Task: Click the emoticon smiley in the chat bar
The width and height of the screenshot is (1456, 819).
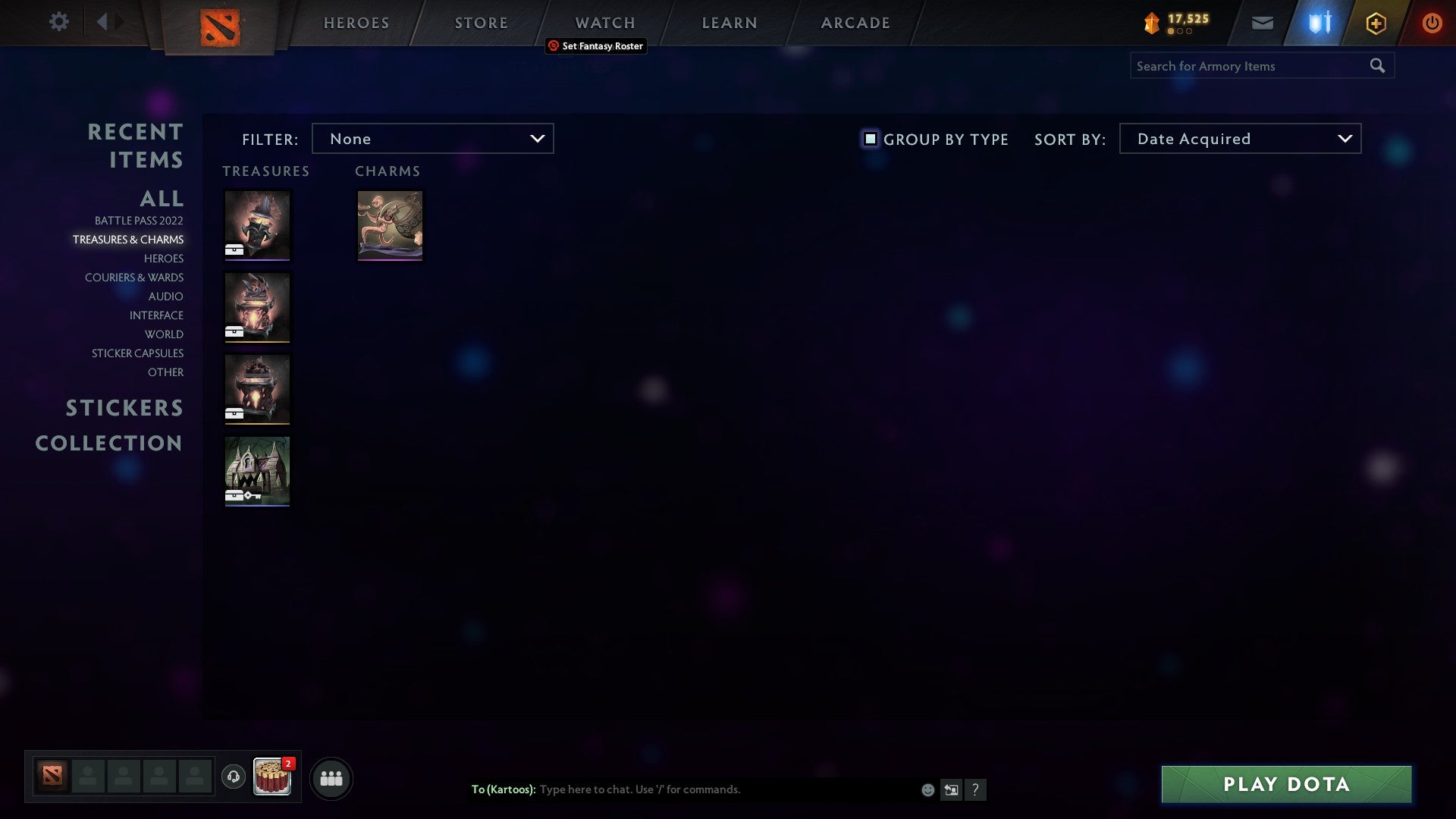Action: (x=927, y=789)
